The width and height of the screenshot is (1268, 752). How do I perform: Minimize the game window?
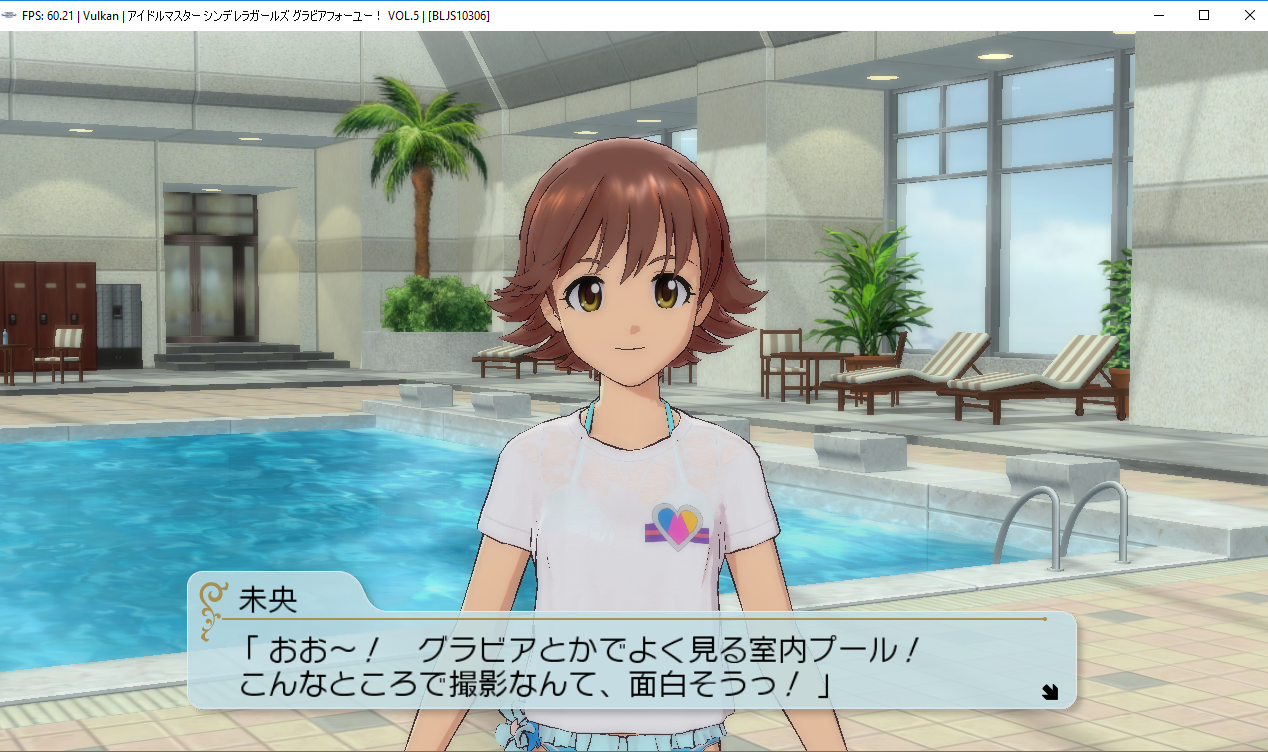[1159, 15]
